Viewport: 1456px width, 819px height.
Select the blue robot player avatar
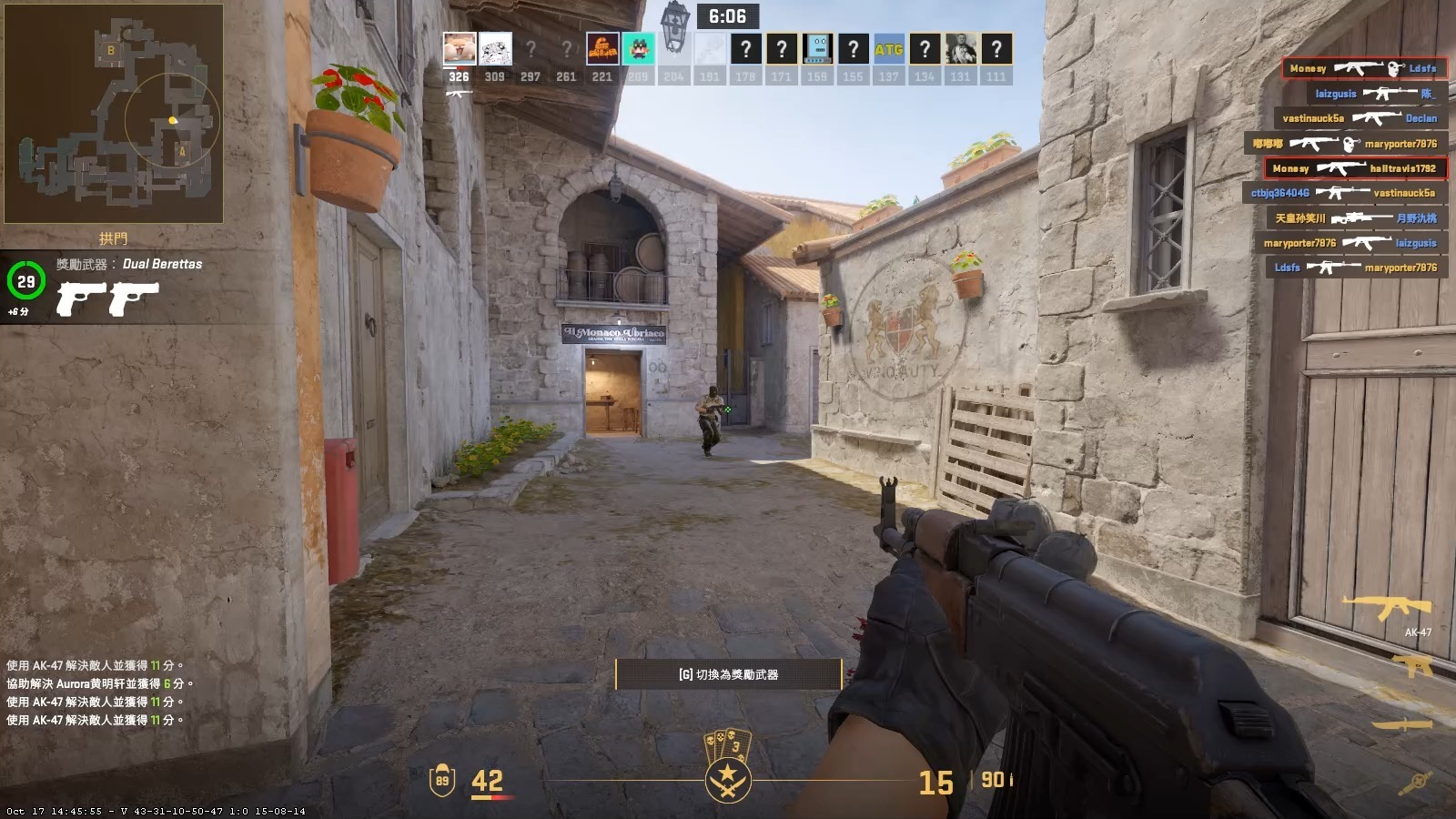point(817,49)
